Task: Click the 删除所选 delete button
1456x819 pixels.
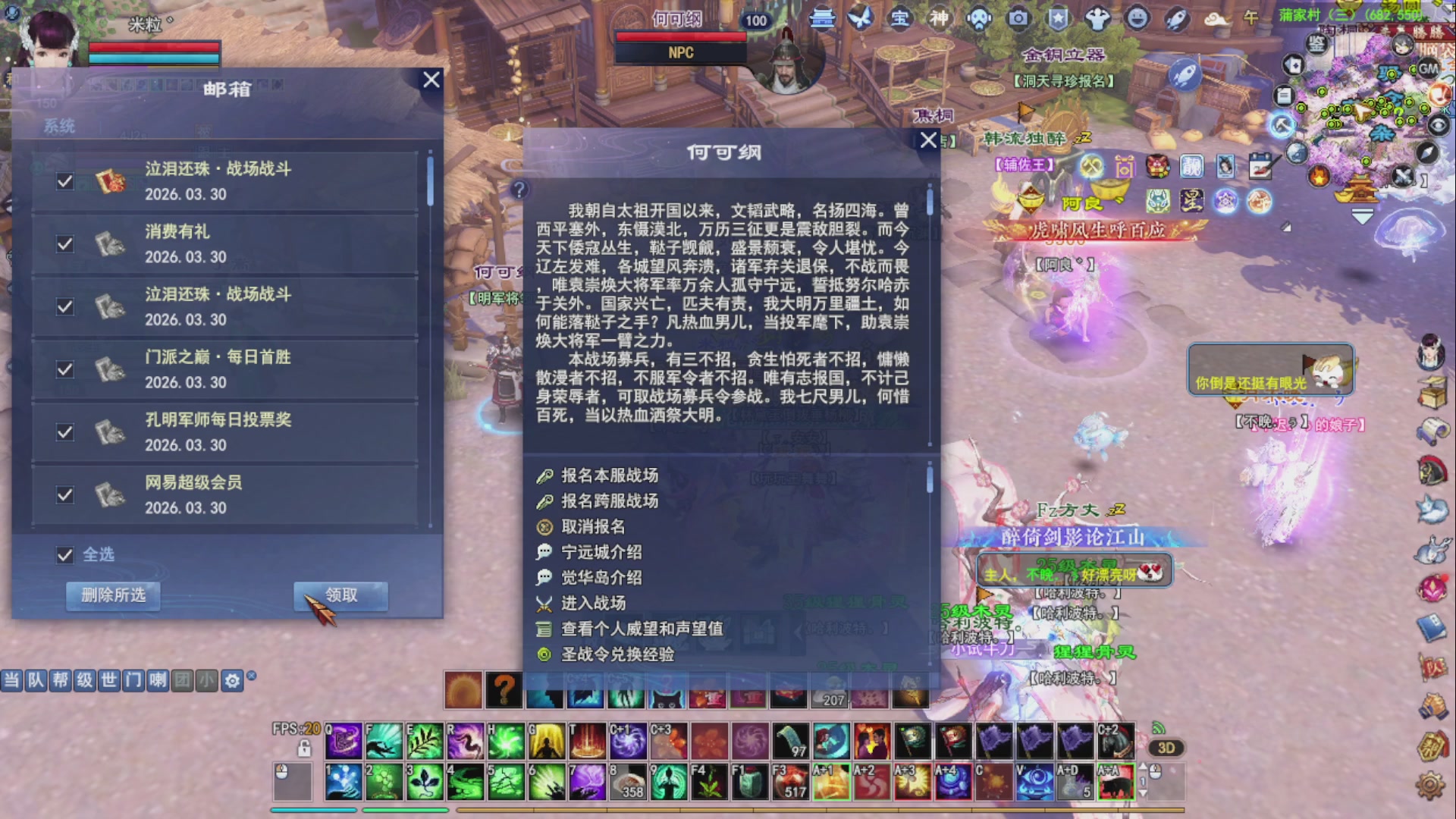Action: (x=112, y=596)
